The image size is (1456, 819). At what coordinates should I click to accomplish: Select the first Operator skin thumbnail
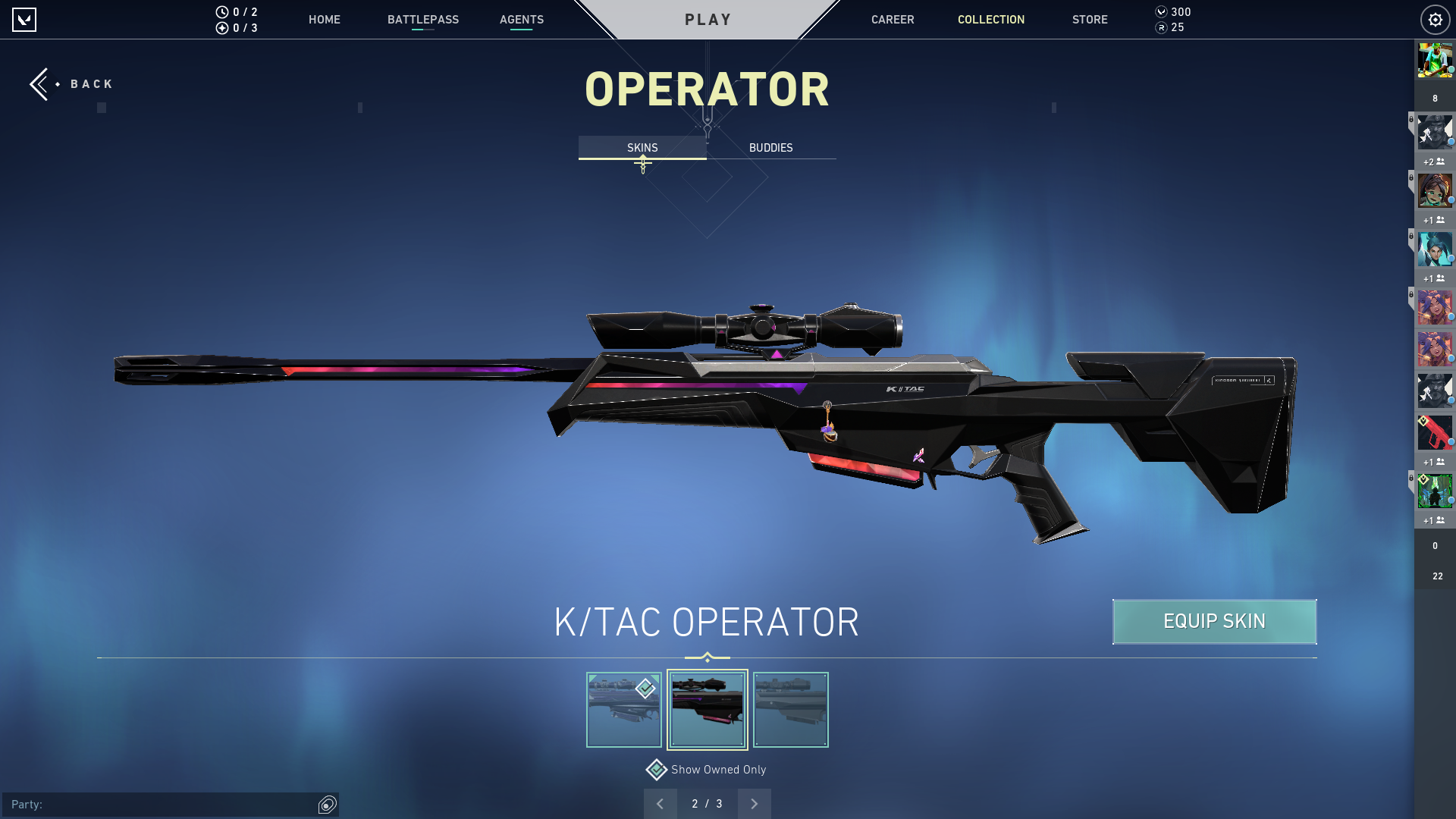[623, 710]
